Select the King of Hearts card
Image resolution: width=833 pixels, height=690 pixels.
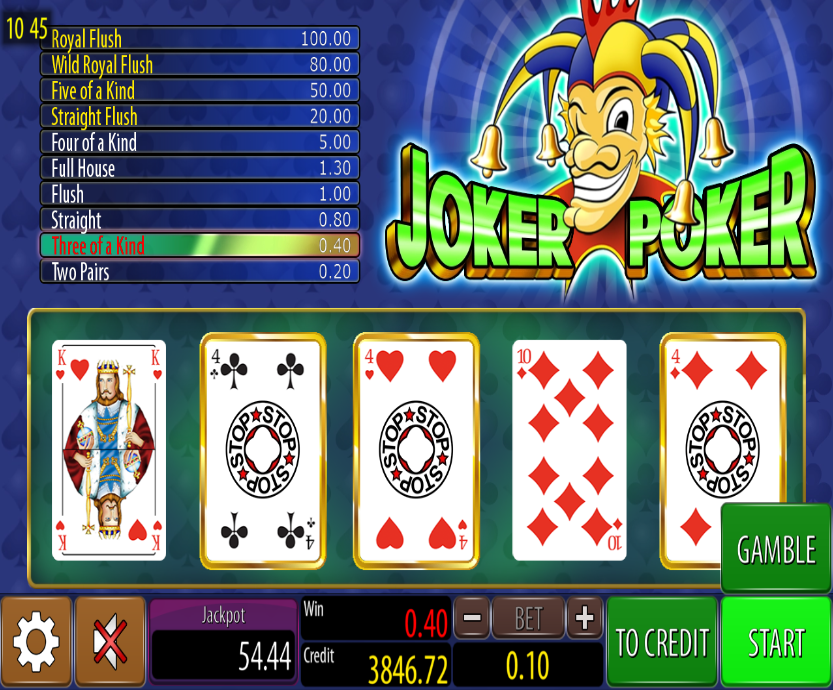coord(109,449)
